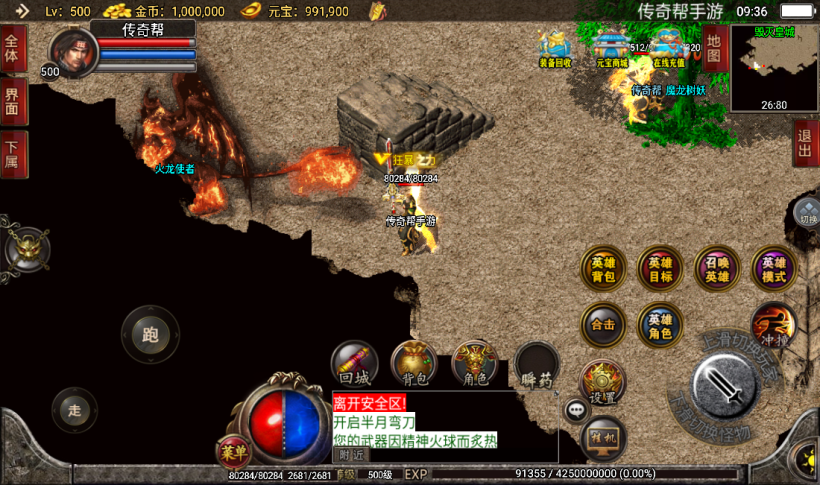This screenshot has height=485, width=820.
Task: Select the 界面 tab
Action: 13,101
